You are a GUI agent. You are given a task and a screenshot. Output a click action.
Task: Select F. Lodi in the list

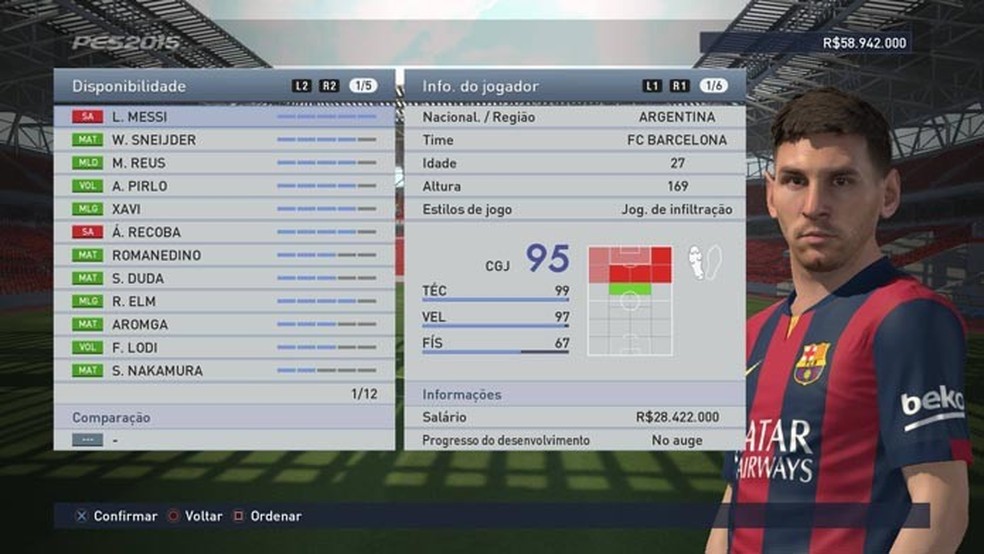point(224,347)
